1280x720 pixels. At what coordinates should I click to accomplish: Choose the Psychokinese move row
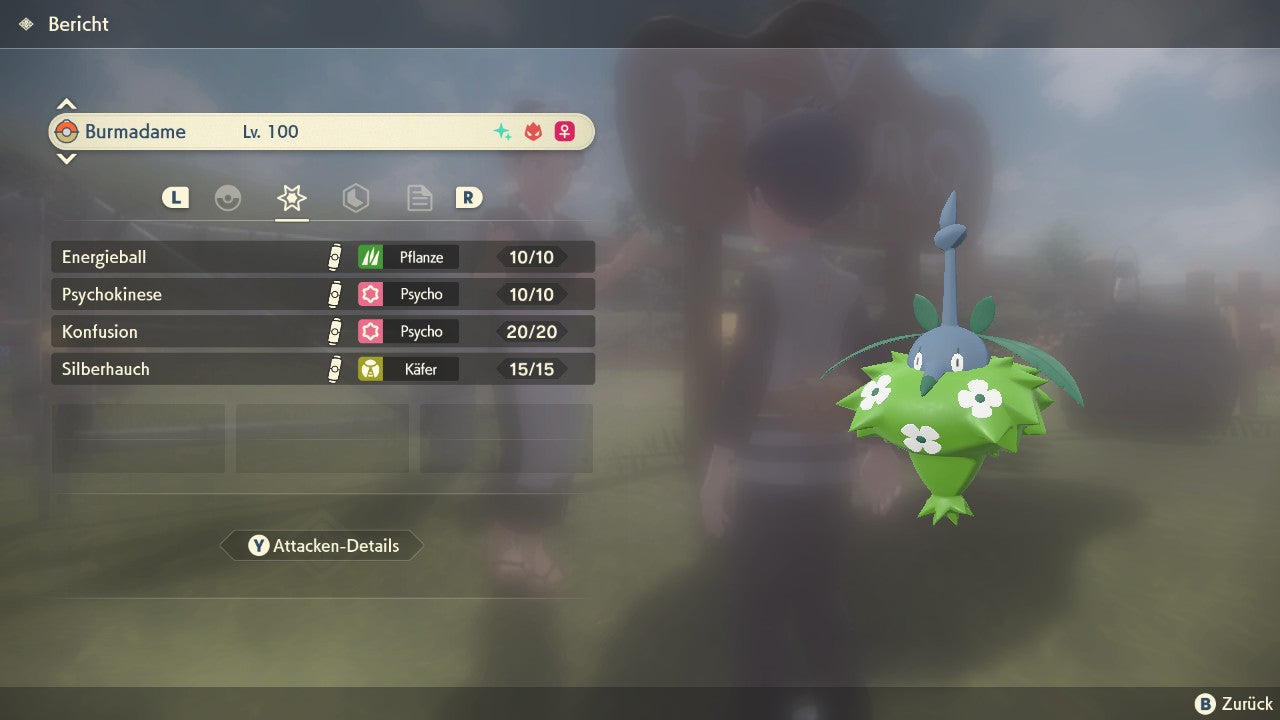click(x=322, y=294)
